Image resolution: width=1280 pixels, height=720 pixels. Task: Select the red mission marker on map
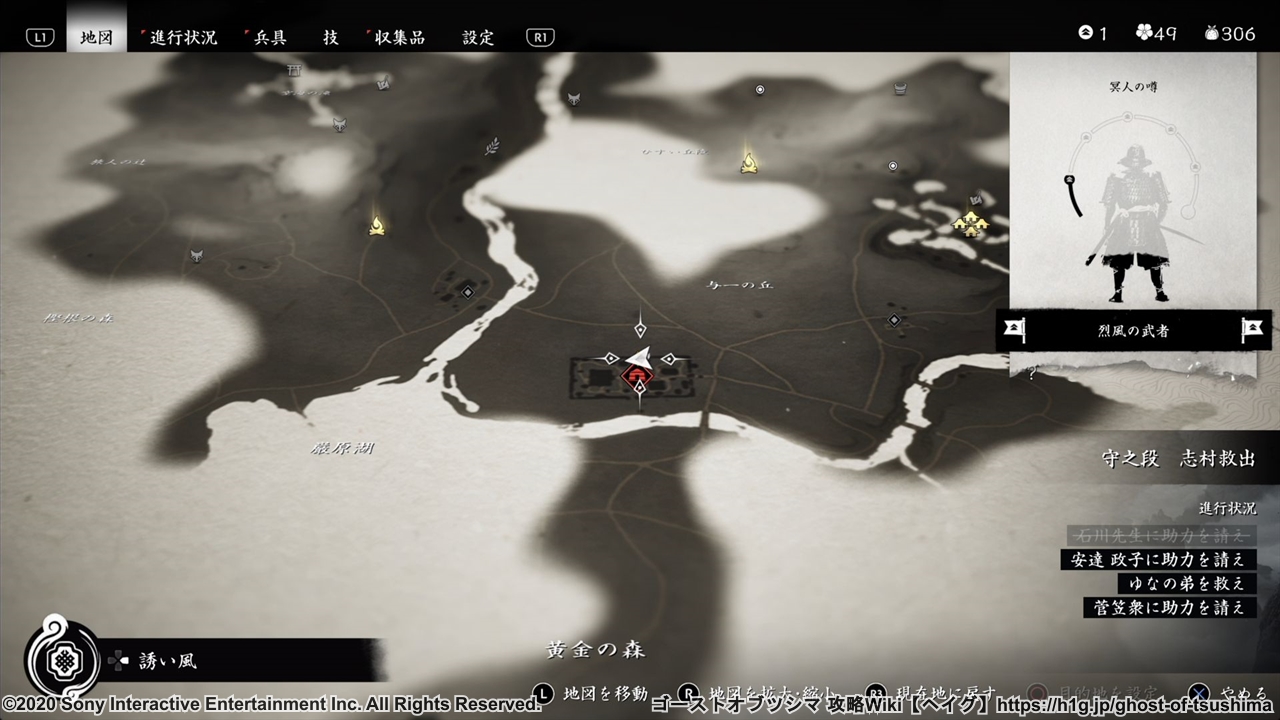pyautogui.click(x=636, y=376)
